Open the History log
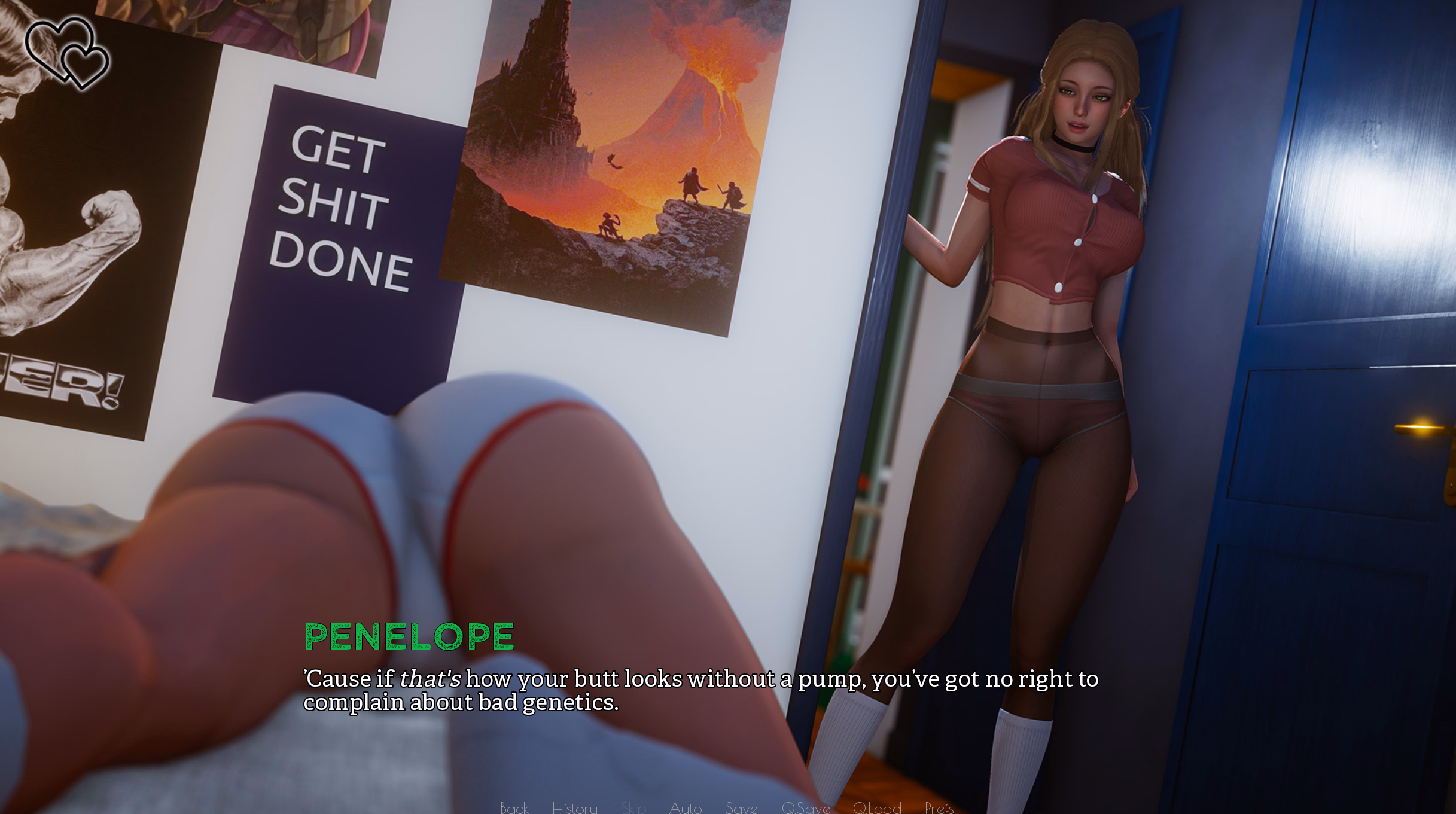This screenshot has height=814, width=1456. [574, 807]
